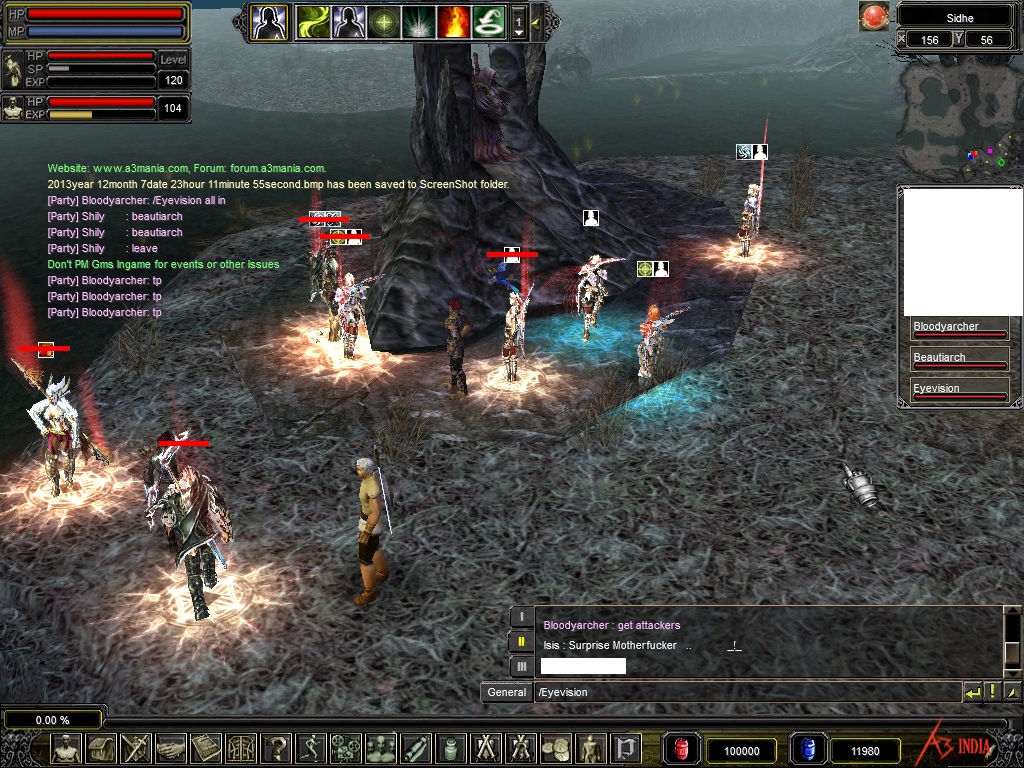Select the green crosshair target skill
The width and height of the screenshot is (1024, 768).
(384, 21)
